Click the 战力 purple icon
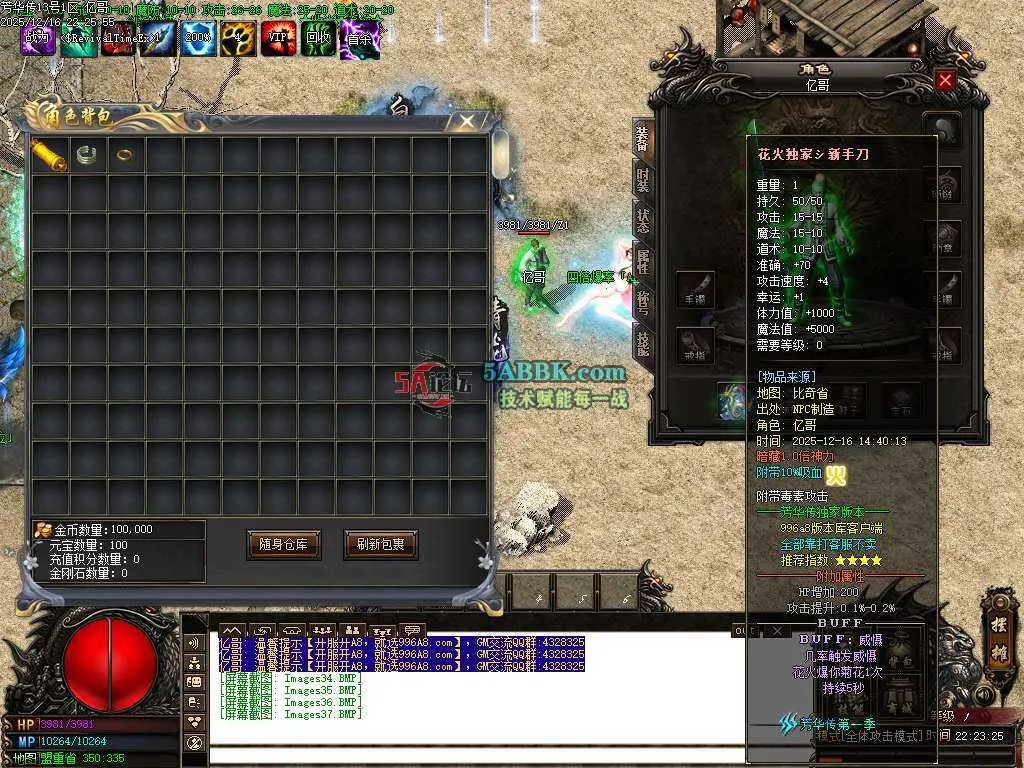The height and width of the screenshot is (768, 1024). pos(38,38)
